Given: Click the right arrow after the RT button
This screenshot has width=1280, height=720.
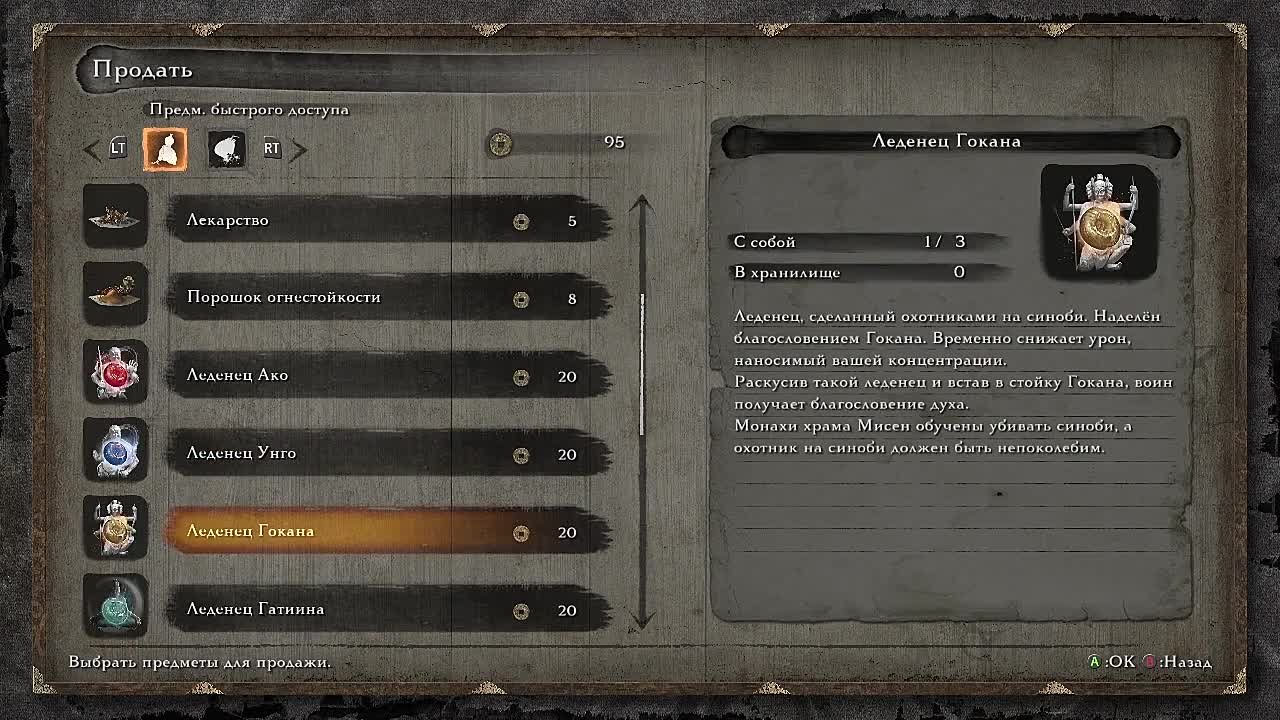Looking at the screenshot, I should click(297, 149).
